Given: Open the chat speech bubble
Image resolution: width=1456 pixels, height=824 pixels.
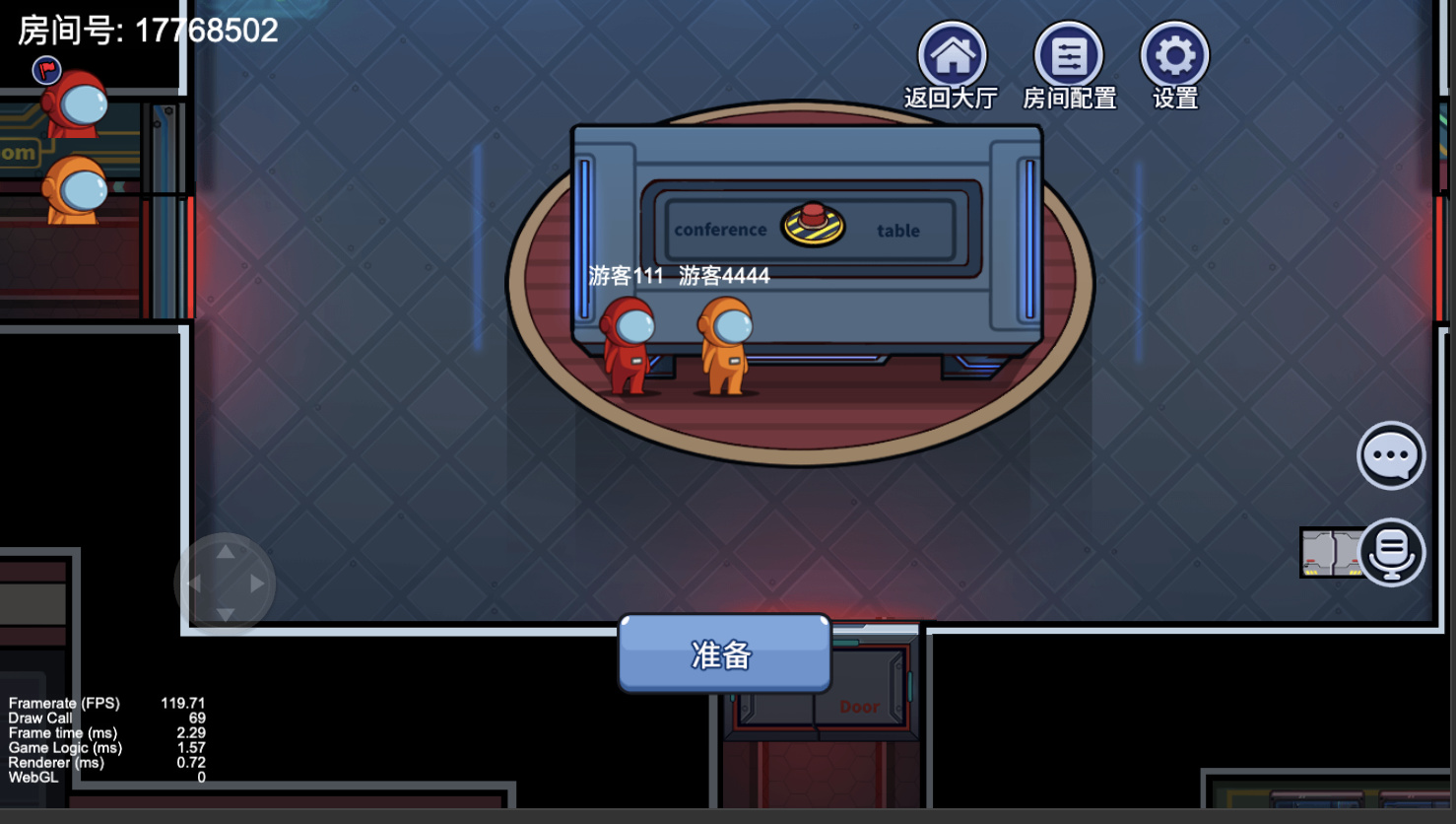Looking at the screenshot, I should coord(1391,455).
